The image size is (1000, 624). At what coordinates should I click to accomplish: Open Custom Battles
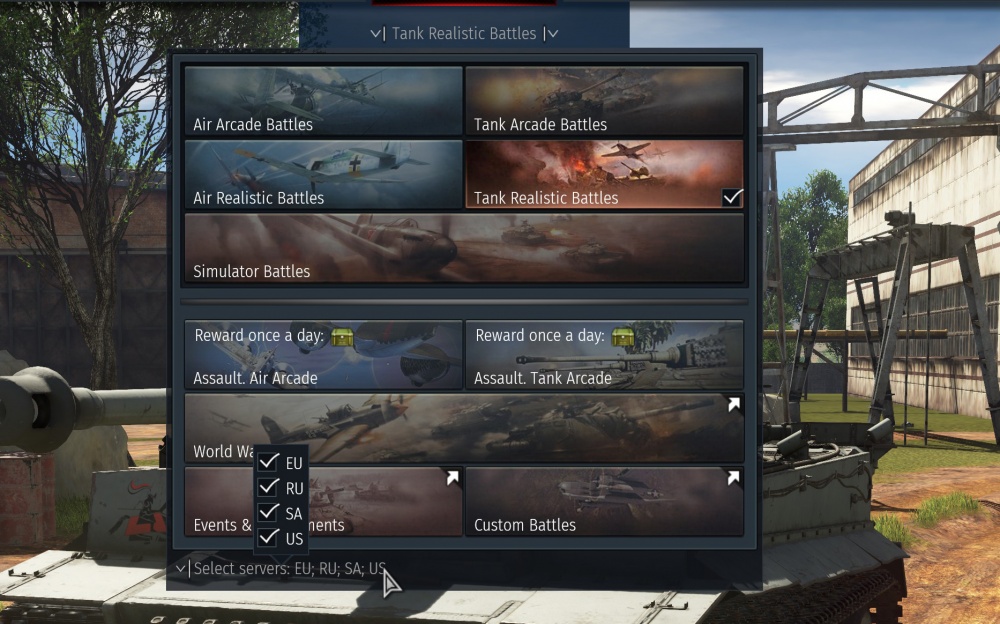click(x=604, y=501)
